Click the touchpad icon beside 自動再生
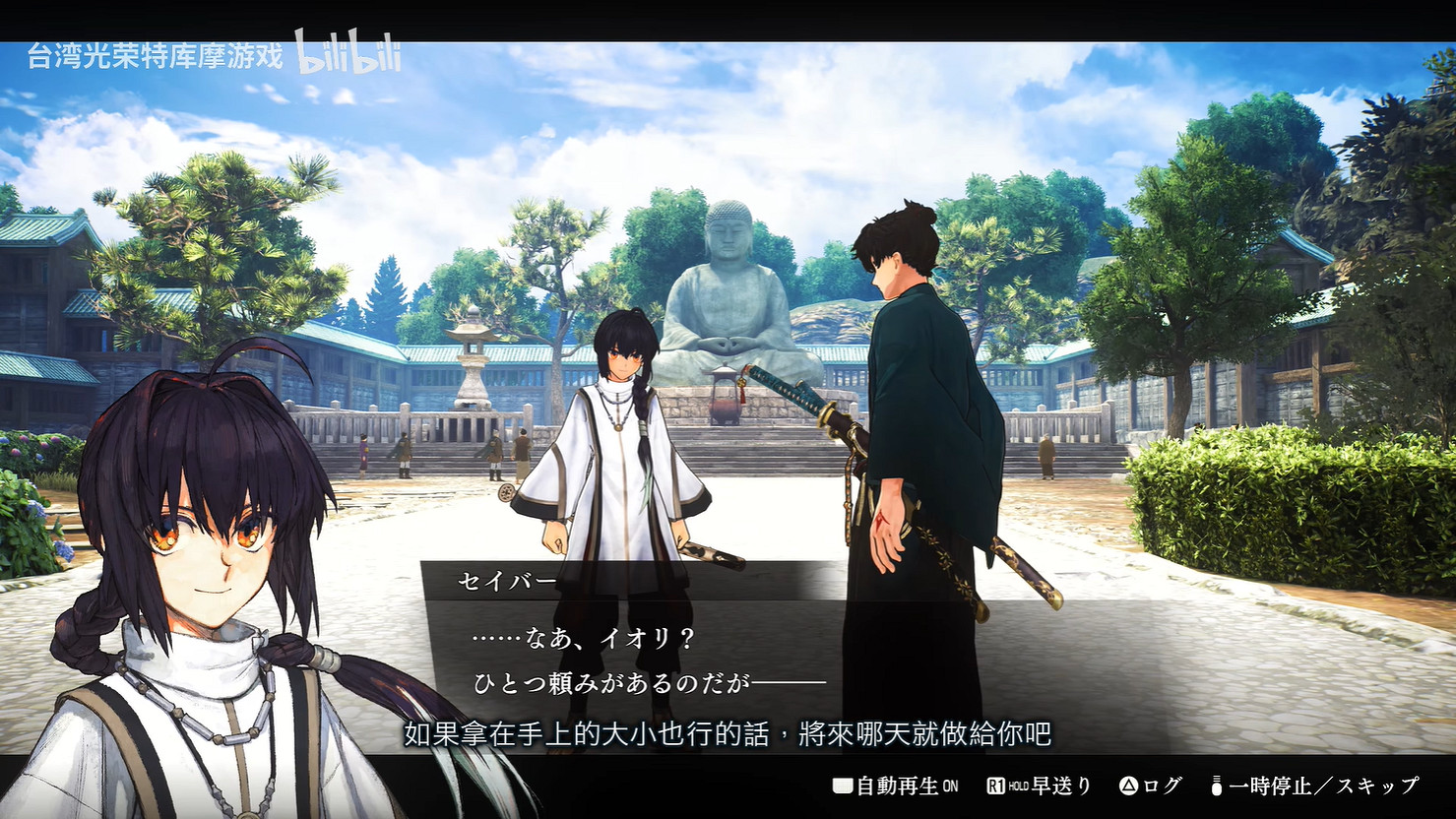Viewport: 1456px width, 819px height. (842, 786)
